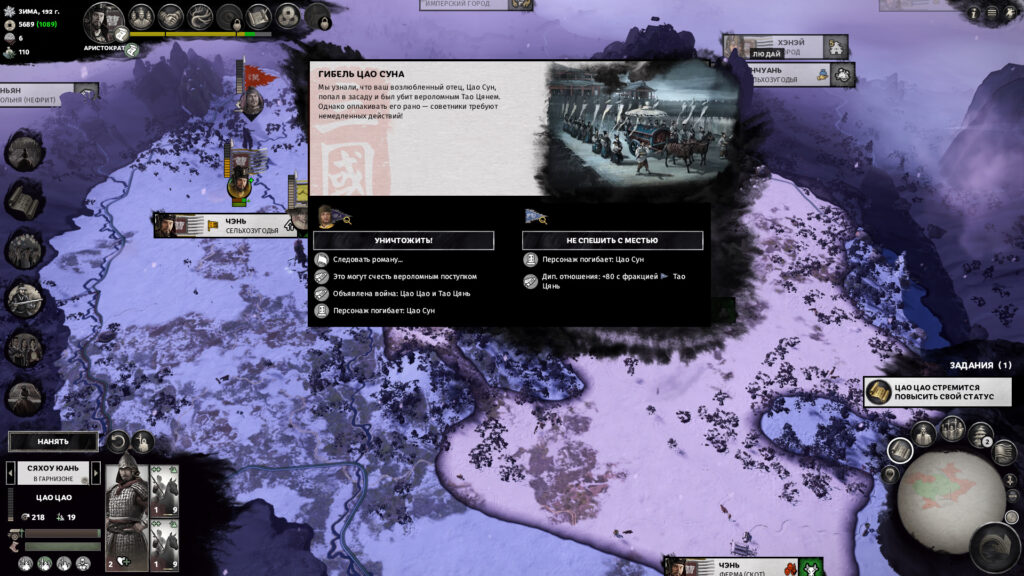Screen dimensions: 1024x576
Task: End the turn with large round button
Action: (x=994, y=547)
